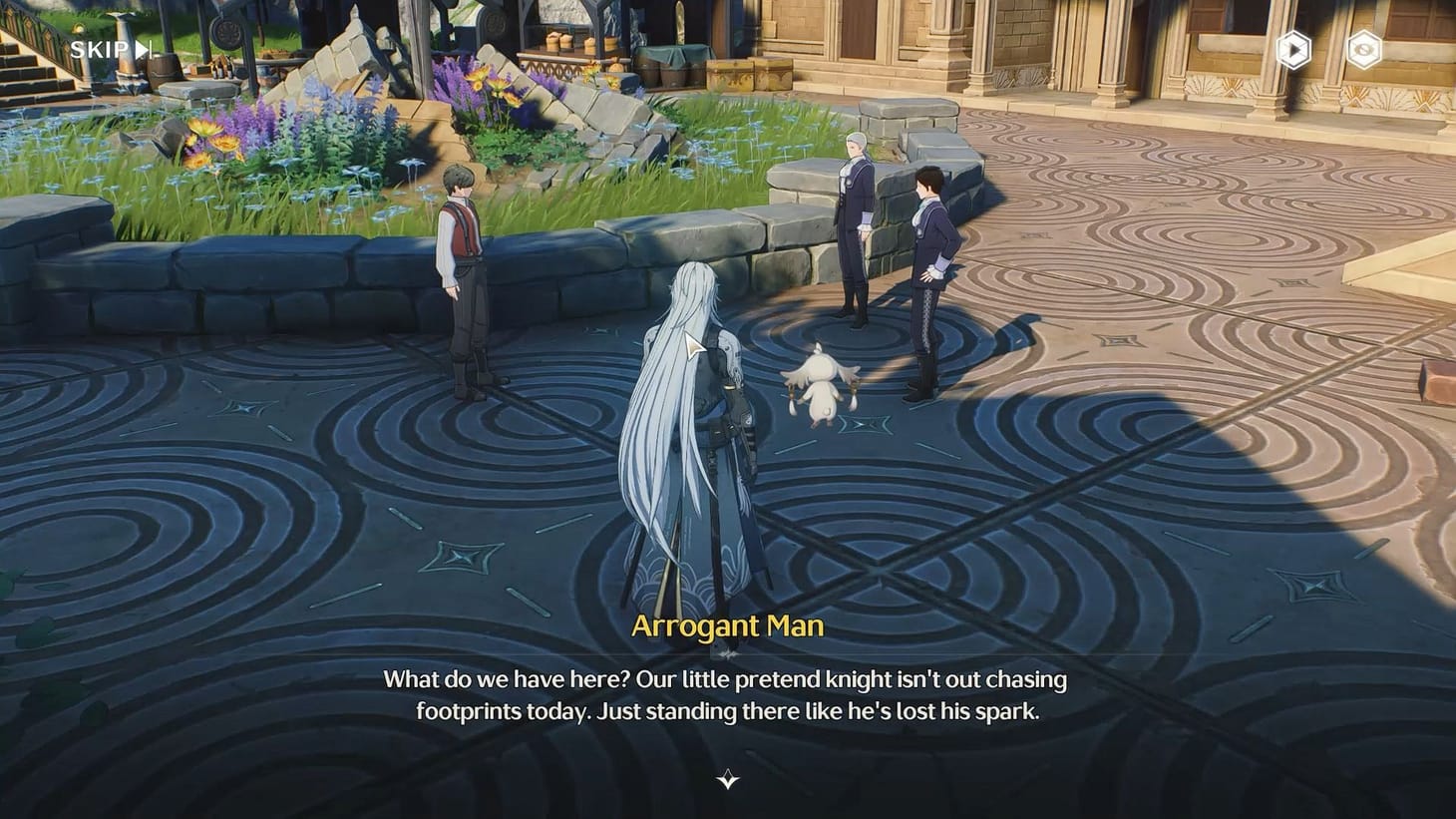Viewport: 1456px width, 819px height.
Task: Click the speaker name Arrogant Man
Action: (728, 626)
